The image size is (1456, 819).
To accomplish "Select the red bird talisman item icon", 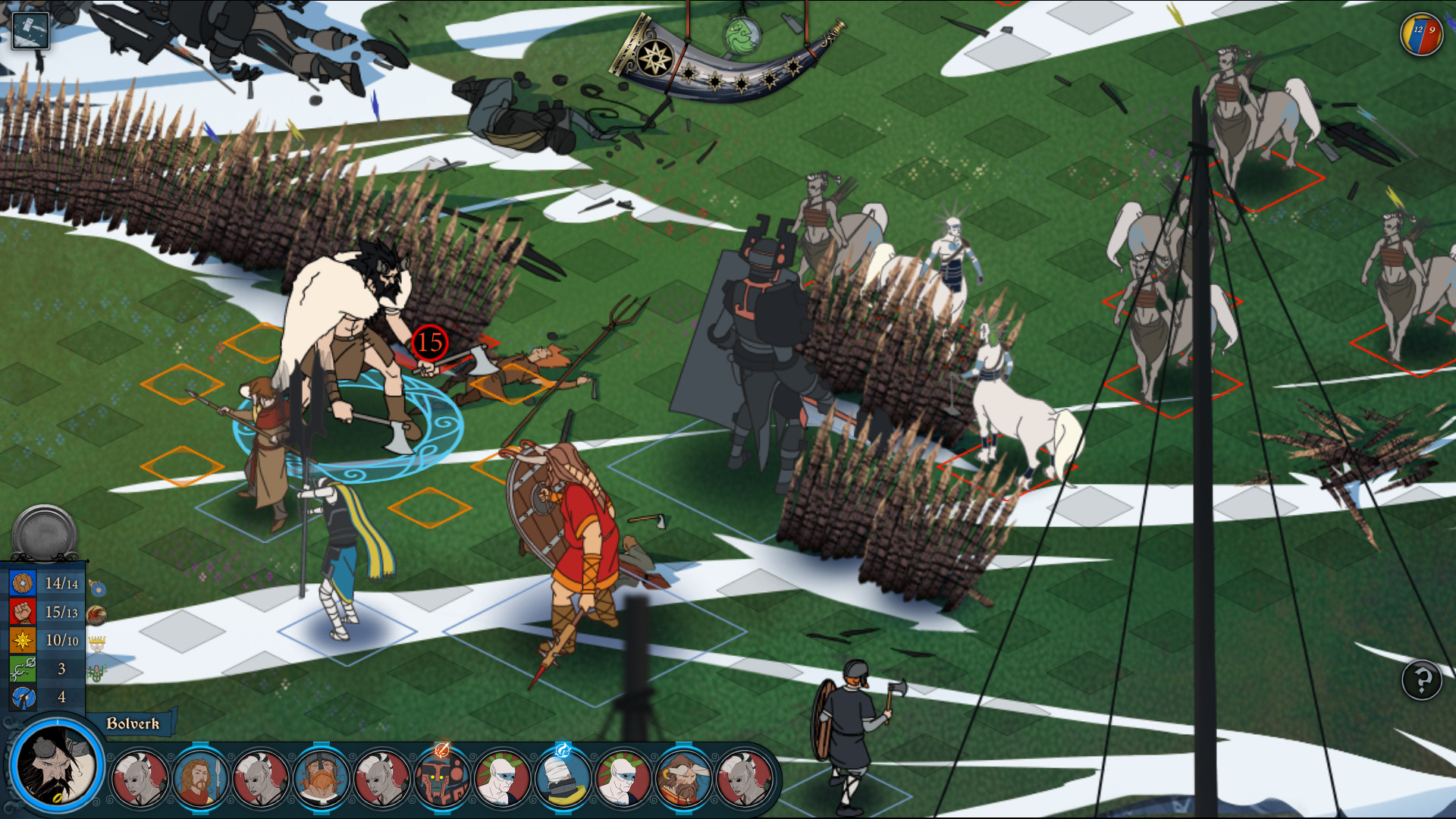I will click(96, 615).
